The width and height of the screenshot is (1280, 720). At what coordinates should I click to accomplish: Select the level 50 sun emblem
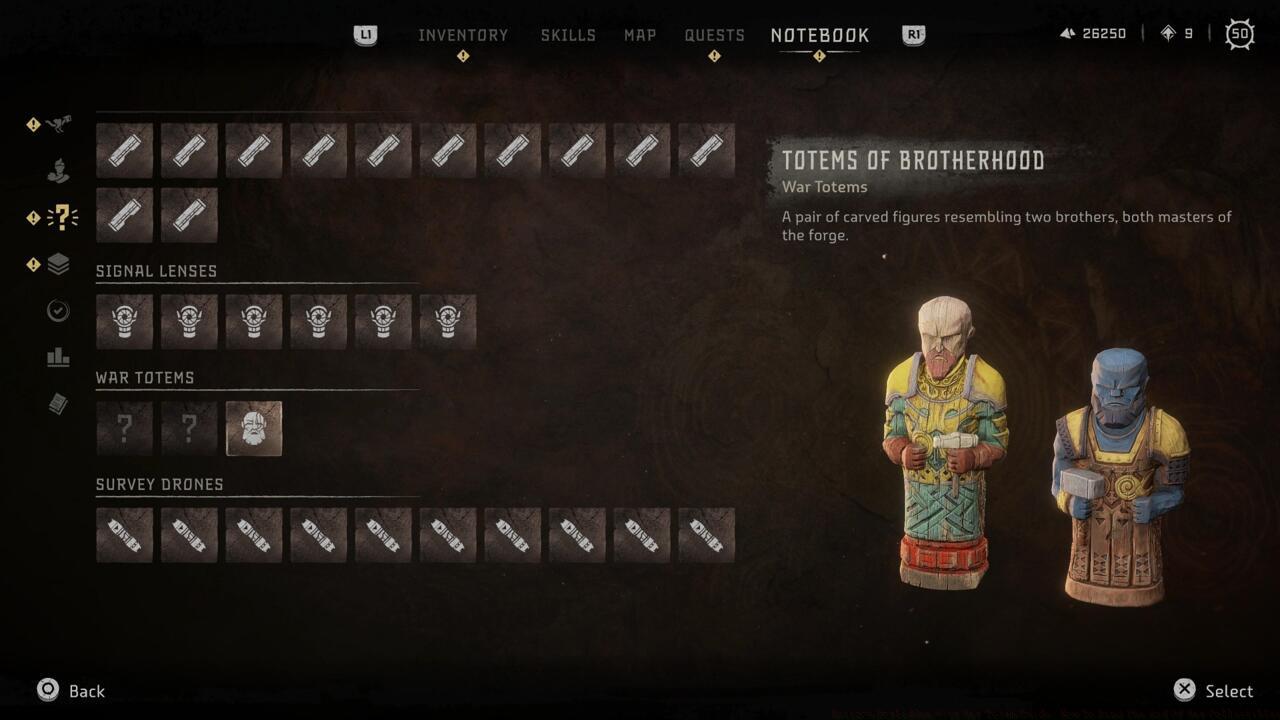[1240, 33]
